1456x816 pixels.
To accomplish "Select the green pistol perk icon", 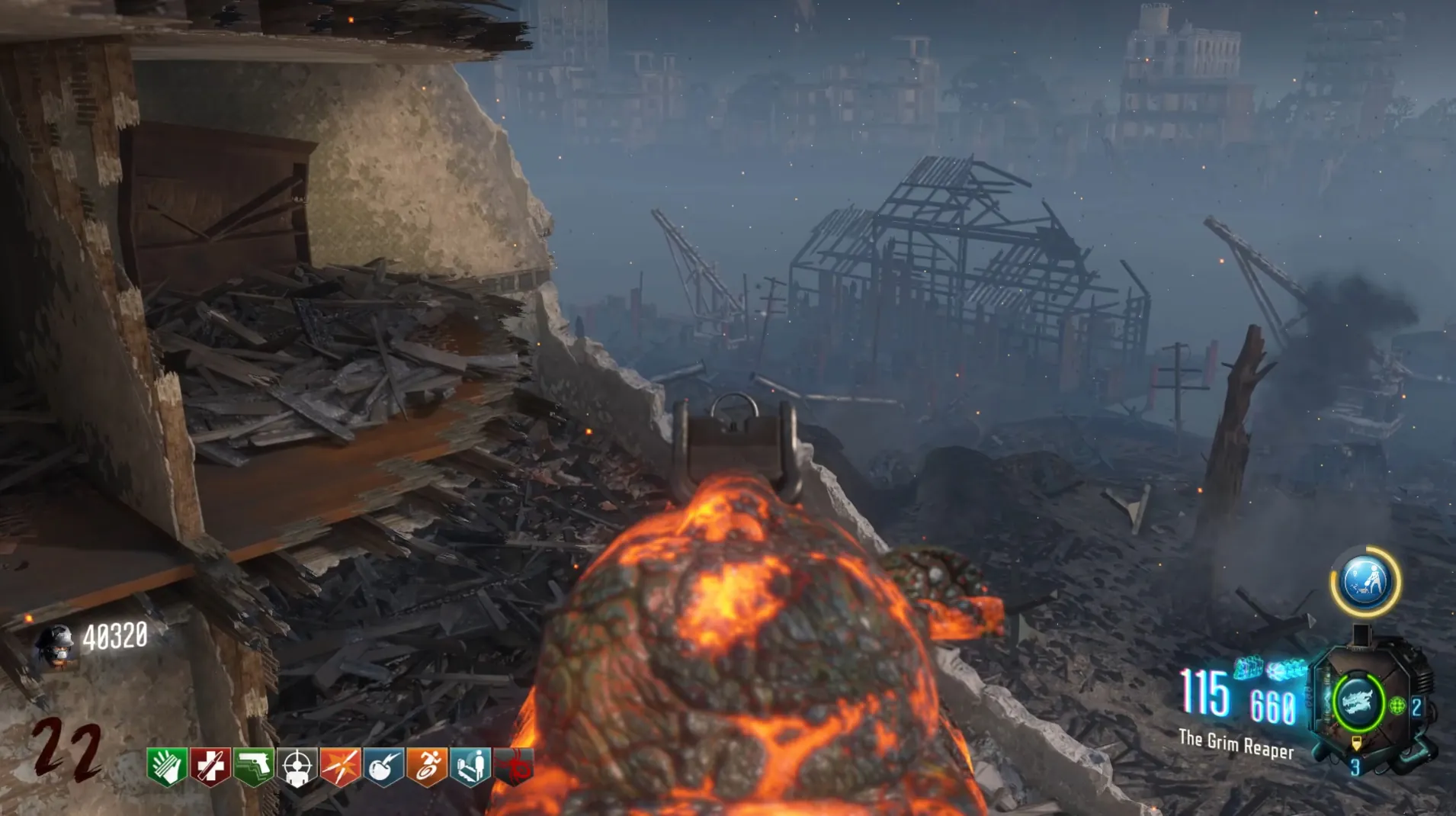I will (x=254, y=766).
